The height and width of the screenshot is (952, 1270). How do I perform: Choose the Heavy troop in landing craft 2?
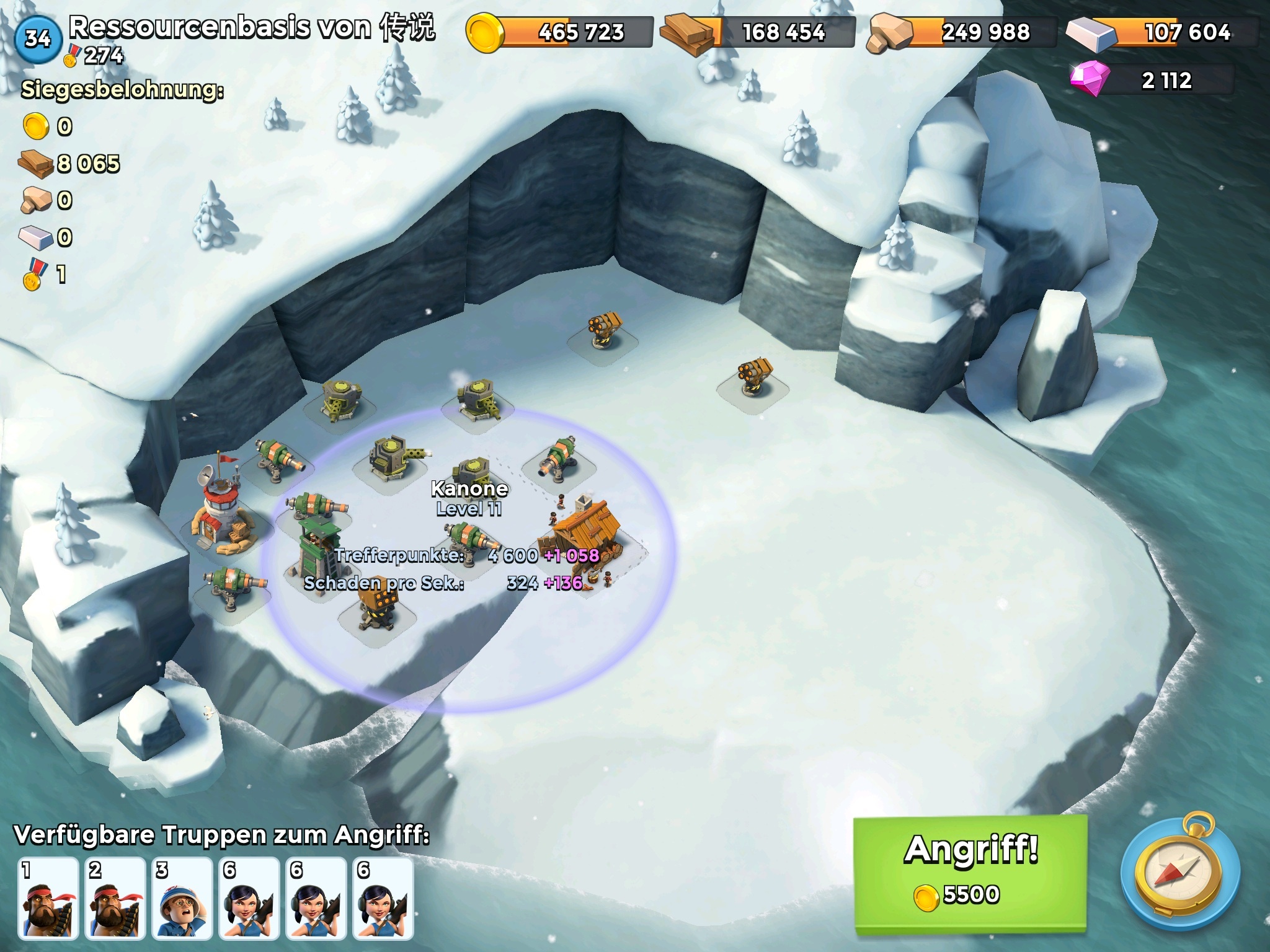tap(115, 898)
